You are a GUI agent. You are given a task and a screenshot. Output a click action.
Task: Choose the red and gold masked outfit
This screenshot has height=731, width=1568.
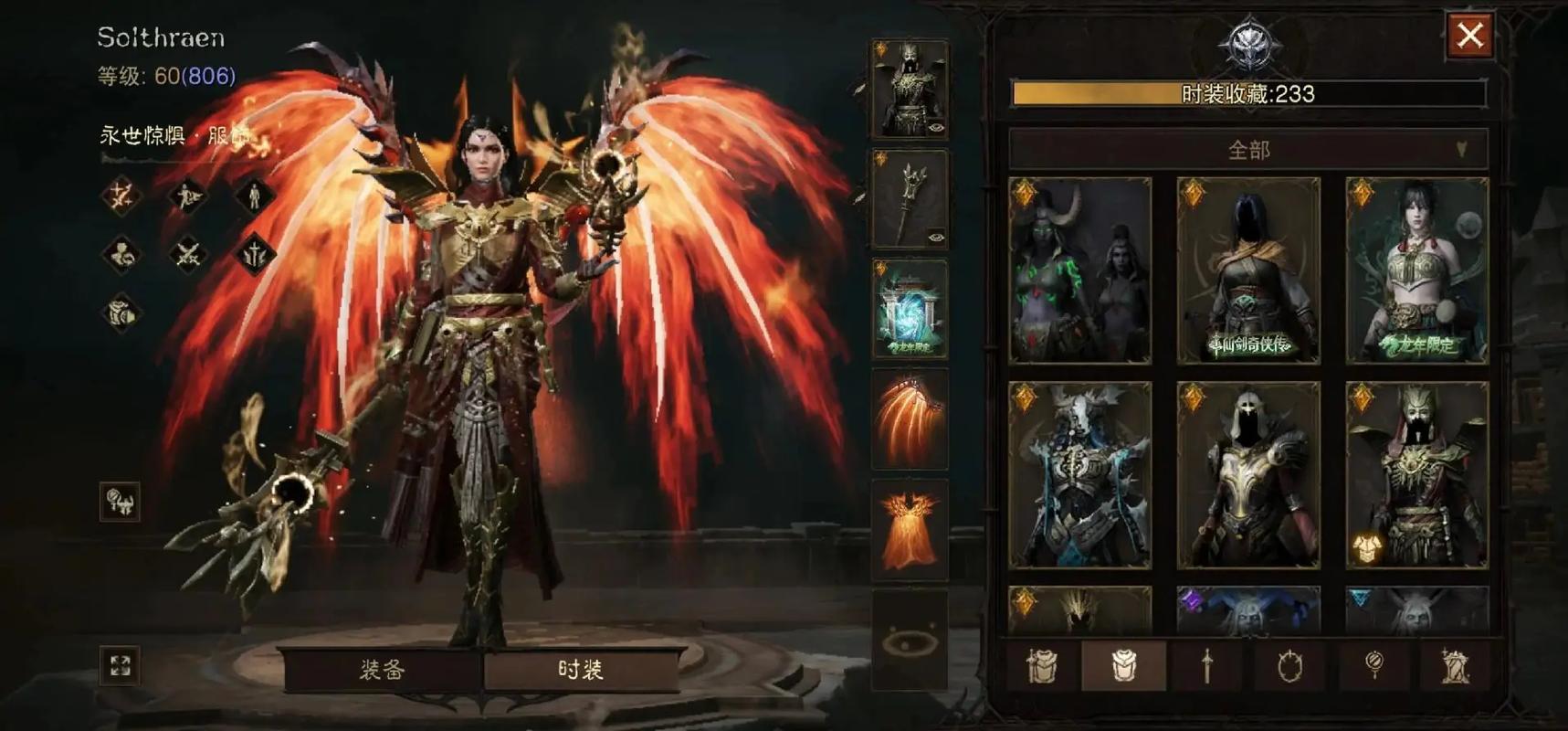coord(1416,475)
